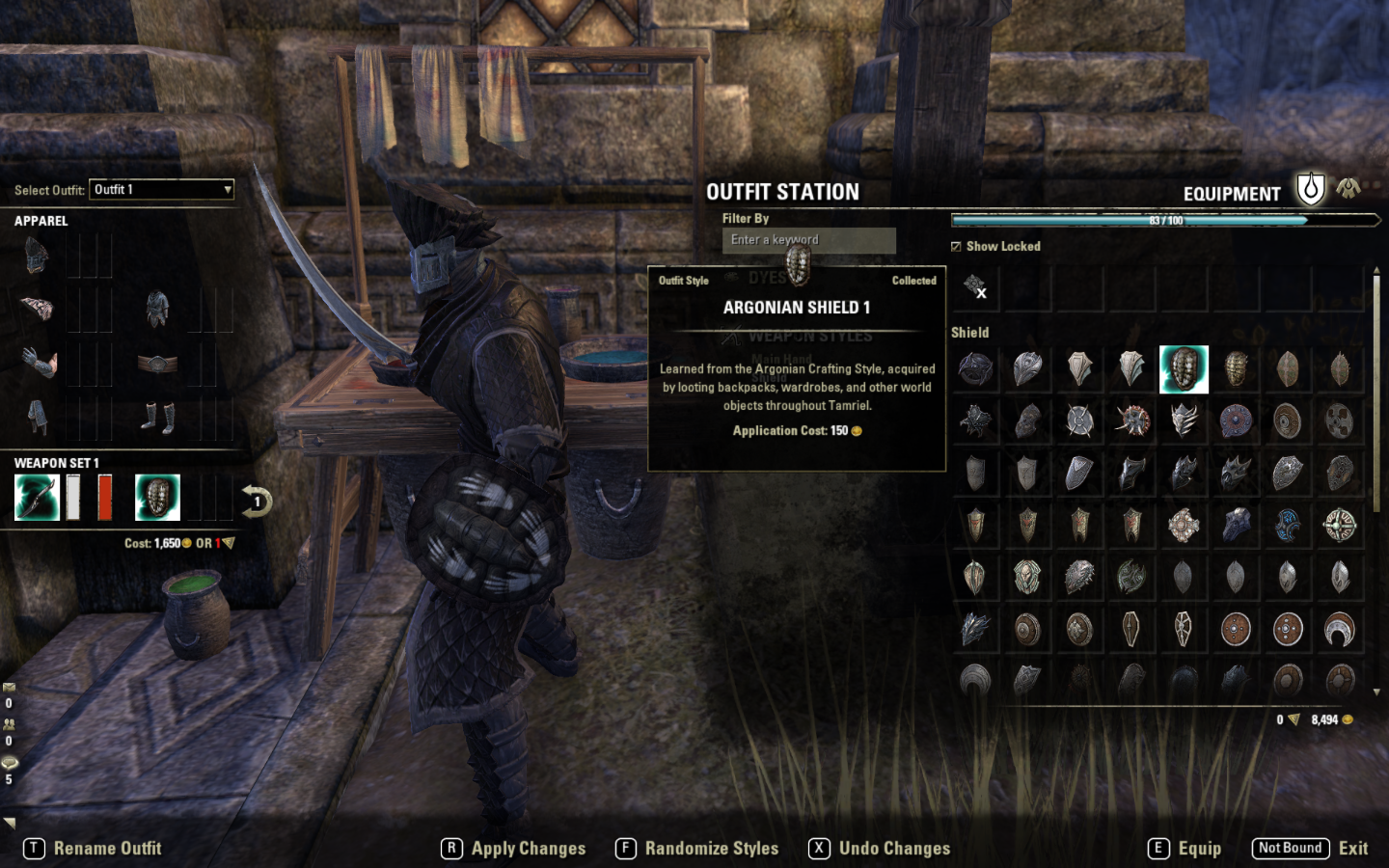Choose the chest armor apparel slot
Screen dimensions: 1389x868
tap(157, 310)
